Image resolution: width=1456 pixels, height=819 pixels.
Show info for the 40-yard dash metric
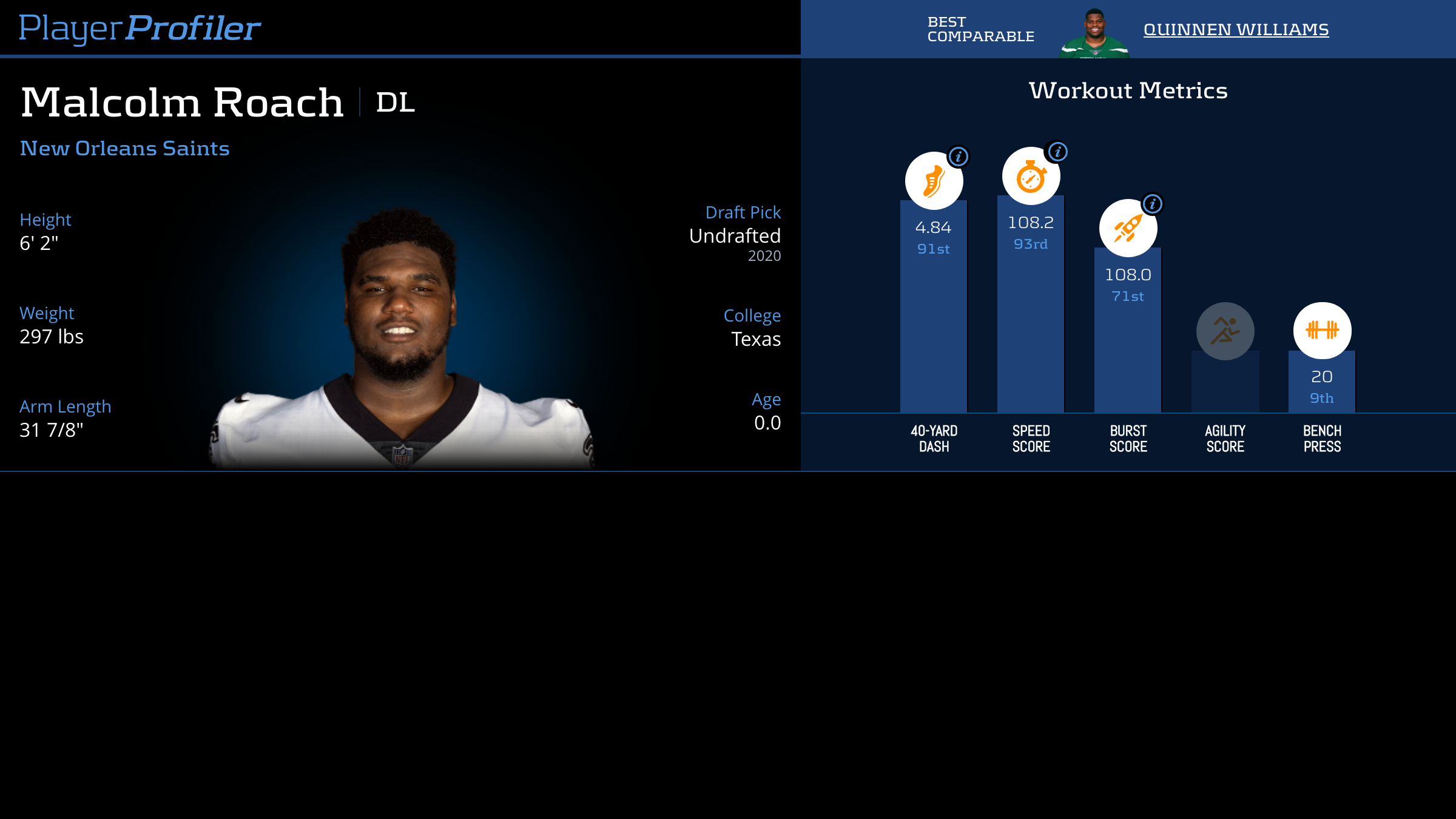pos(959,157)
